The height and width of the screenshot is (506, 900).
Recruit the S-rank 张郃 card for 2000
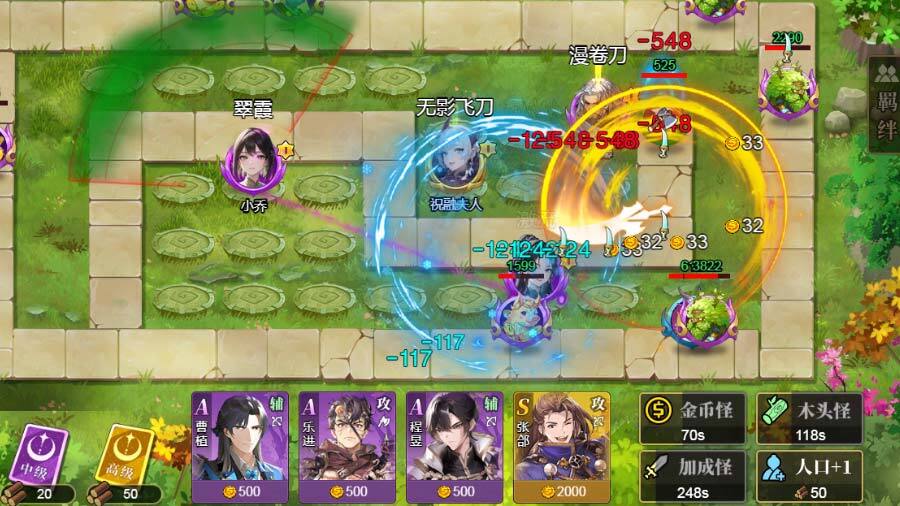point(563,446)
